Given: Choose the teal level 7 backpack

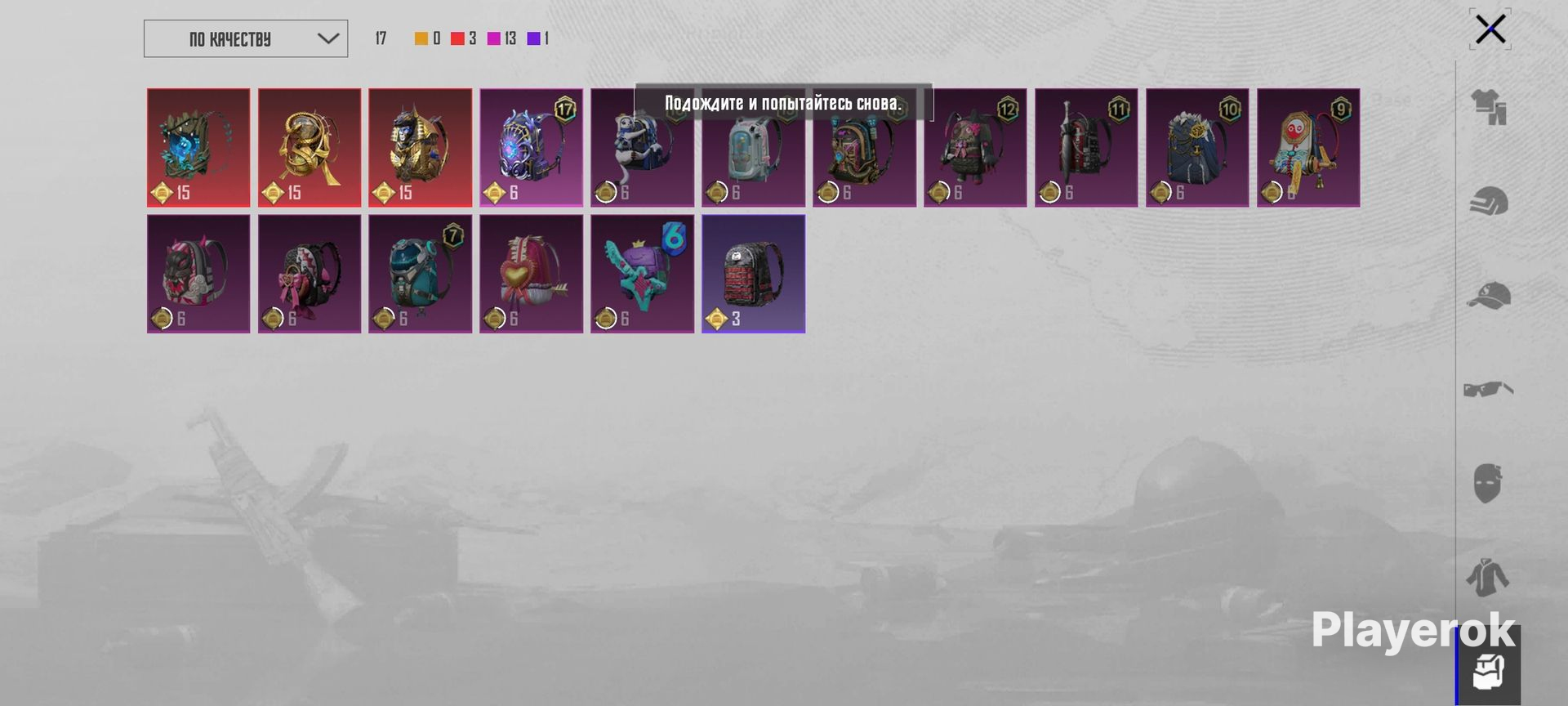Looking at the screenshot, I should pos(421,273).
